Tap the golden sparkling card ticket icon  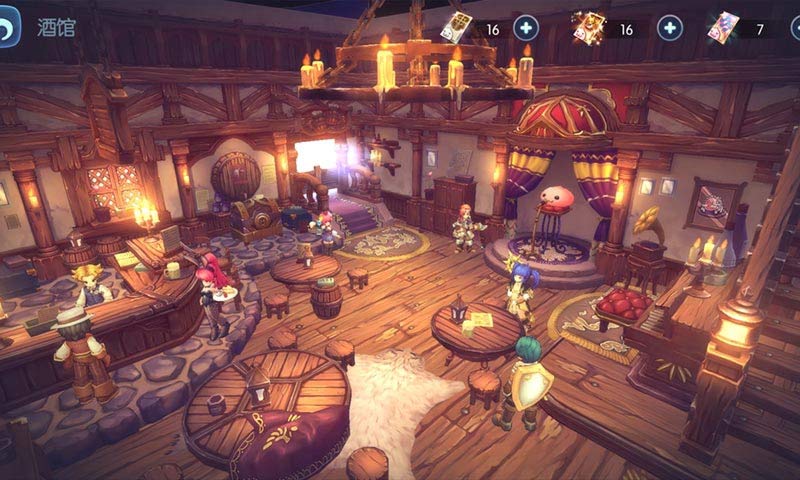[588, 27]
